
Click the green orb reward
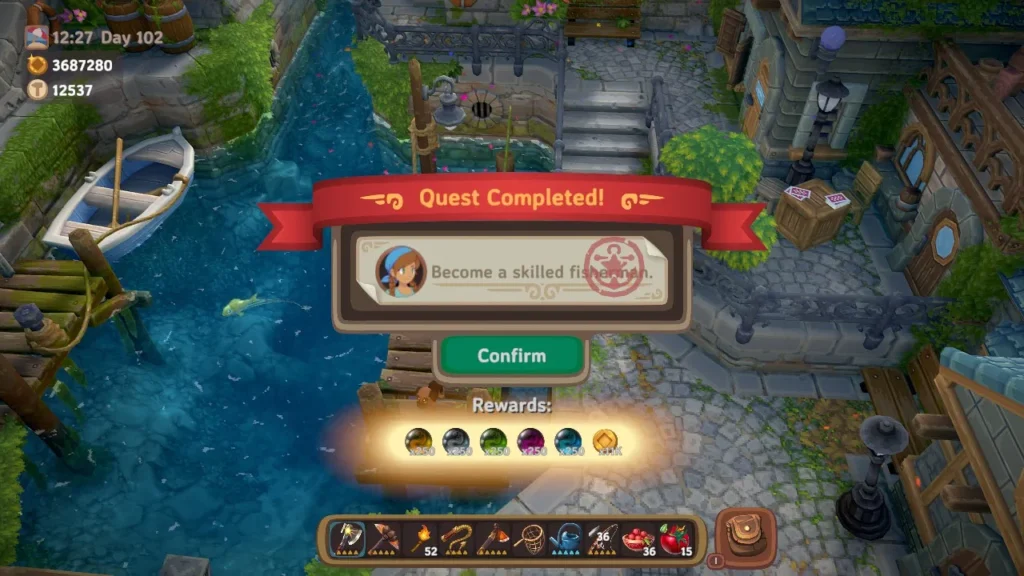(492, 441)
